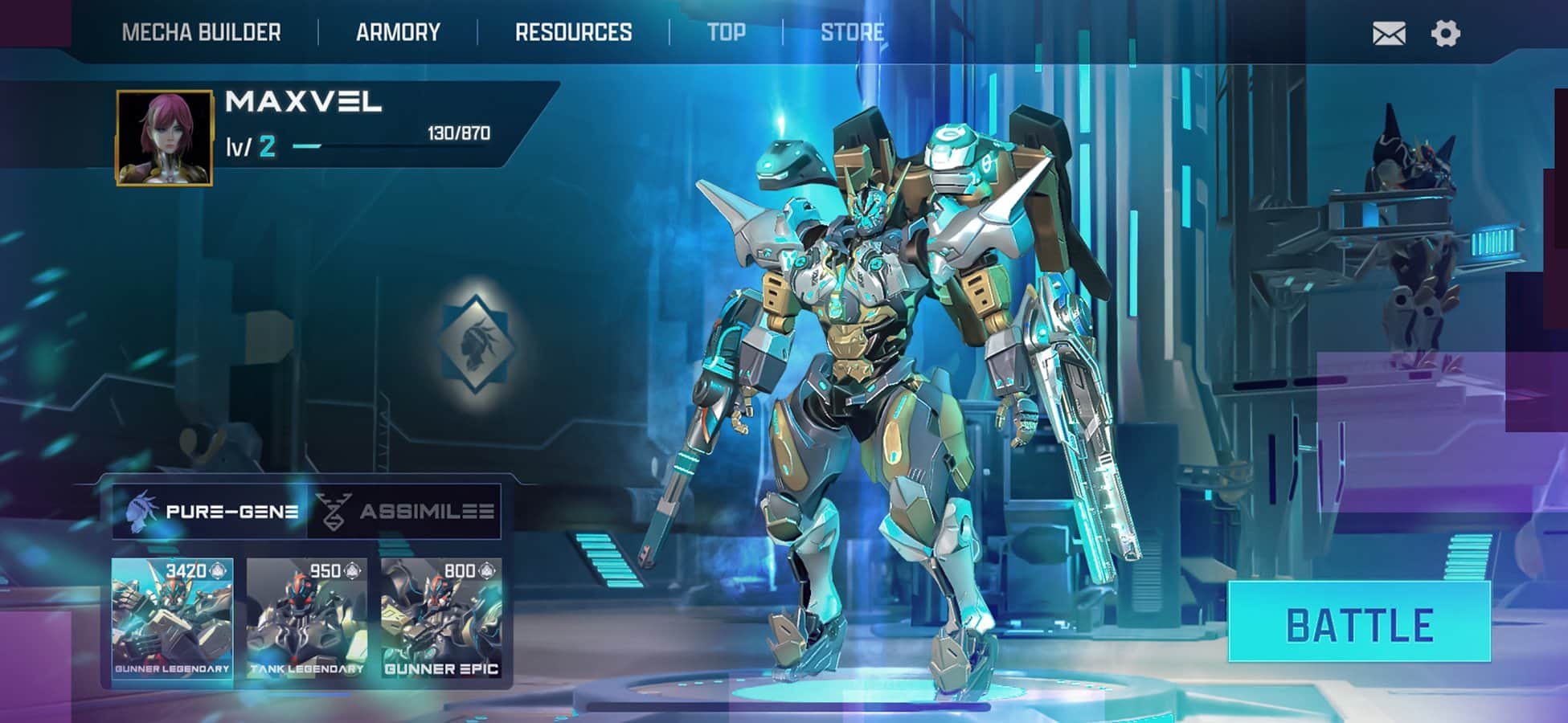The width and height of the screenshot is (1568, 723).
Task: Switch to the Assimilee tab
Action: [406, 511]
